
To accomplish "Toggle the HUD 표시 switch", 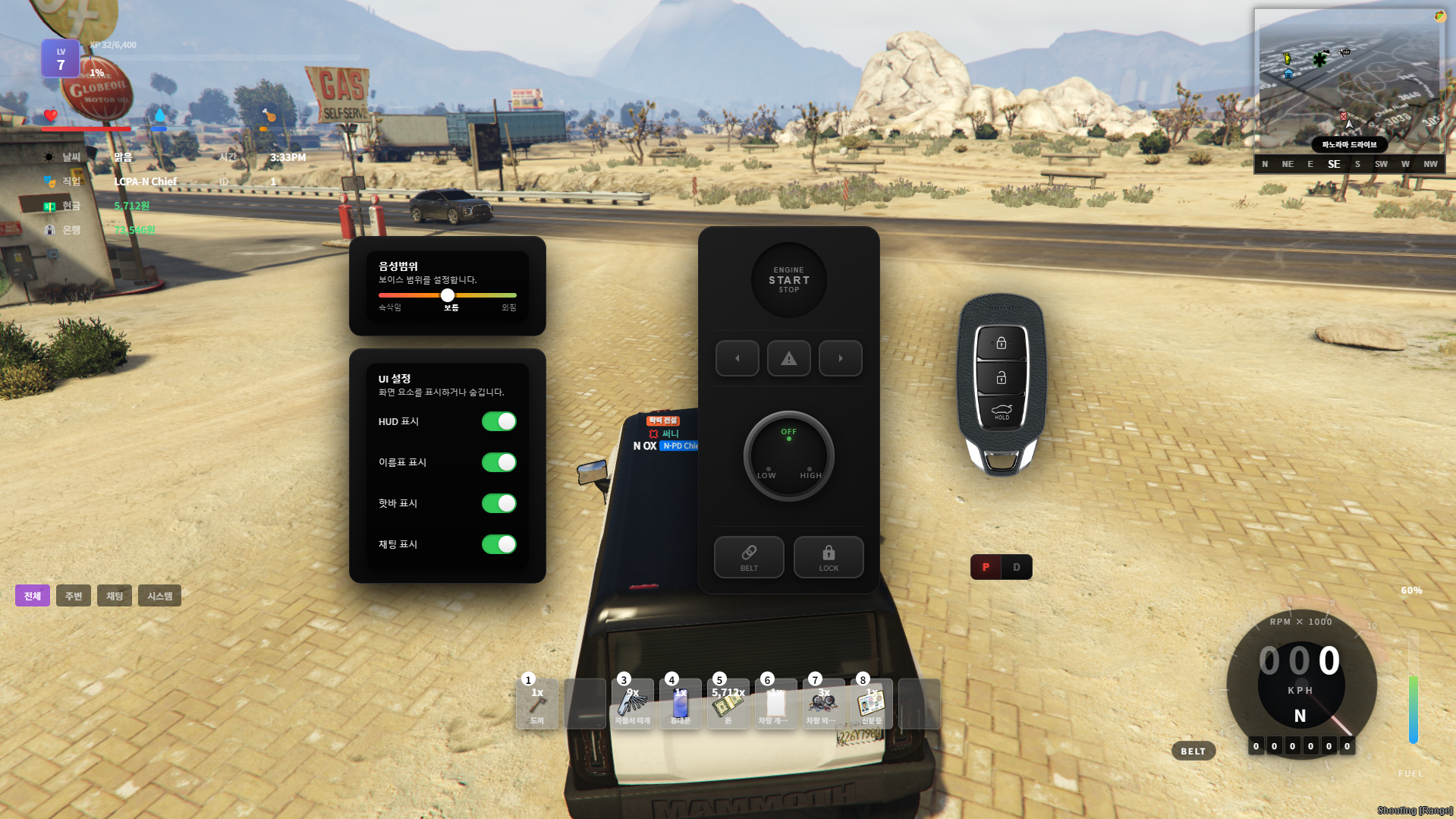I will click(x=498, y=421).
